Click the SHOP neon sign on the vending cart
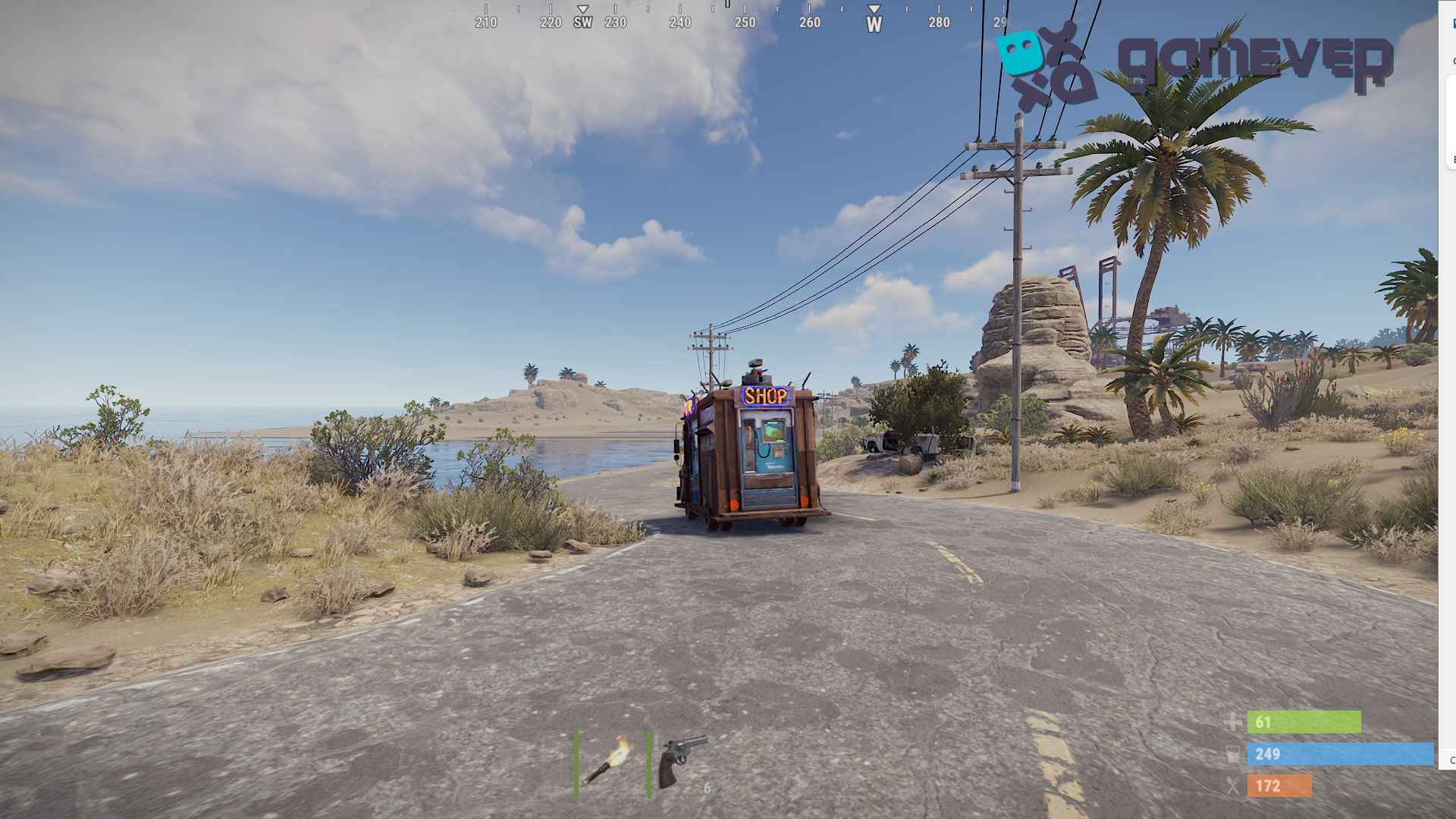The width and height of the screenshot is (1456, 819). point(766,394)
